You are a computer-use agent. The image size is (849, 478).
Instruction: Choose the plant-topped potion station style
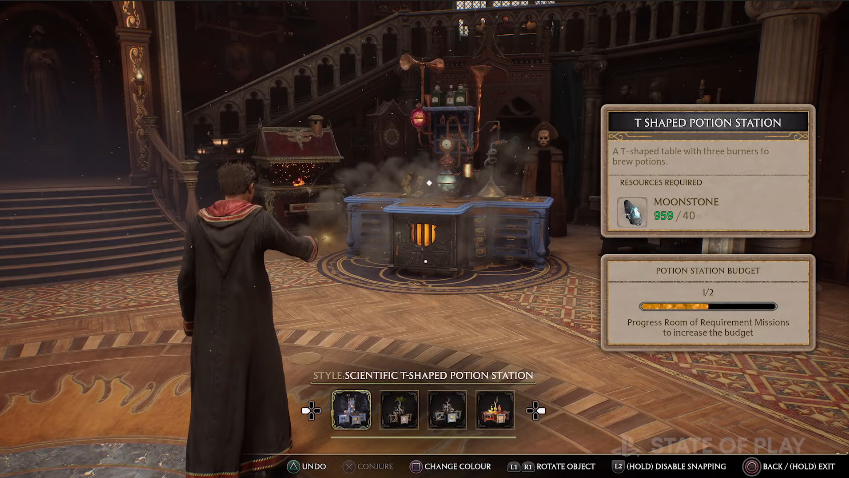[x=400, y=410]
